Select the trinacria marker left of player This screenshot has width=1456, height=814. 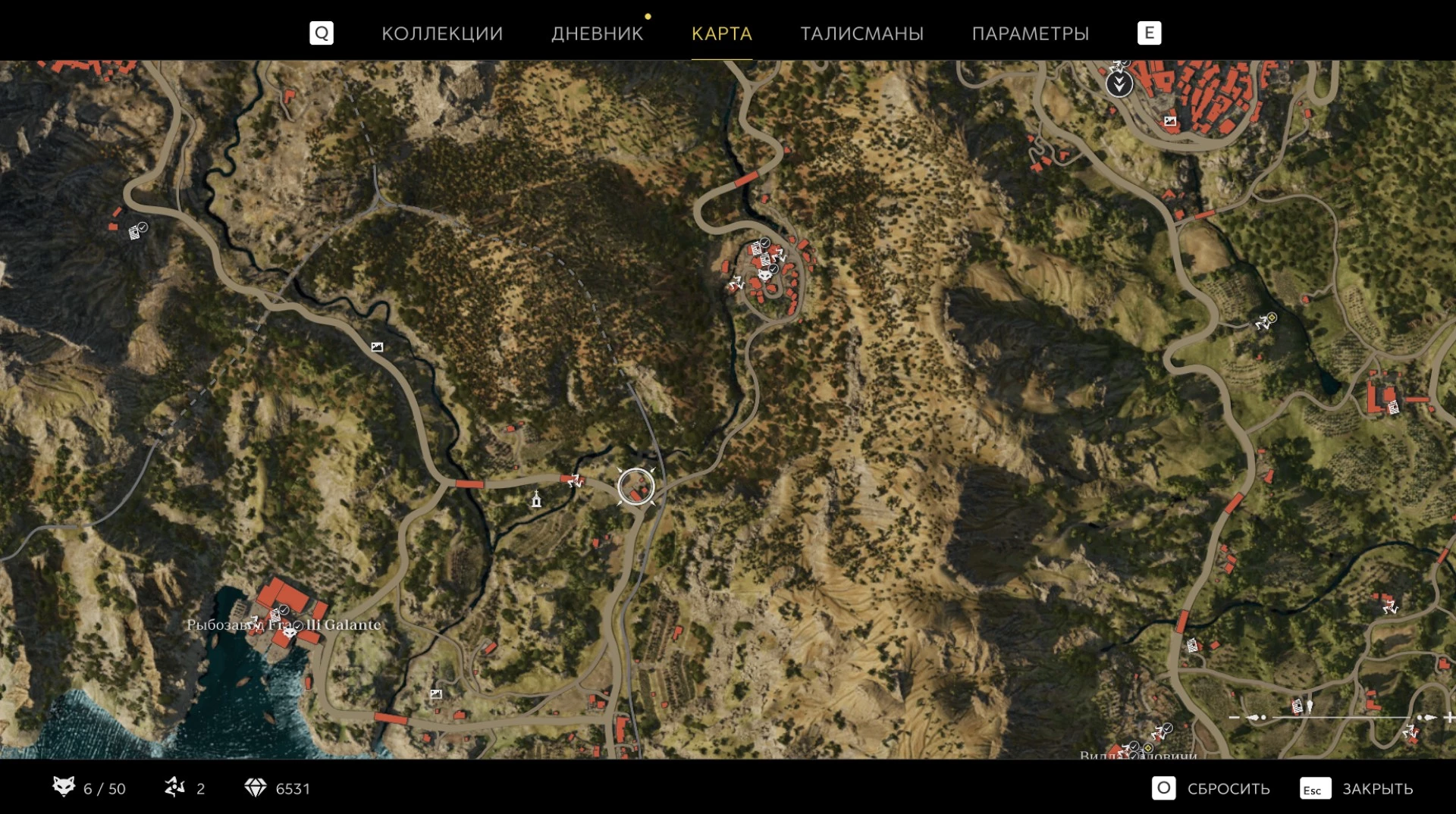tap(574, 480)
